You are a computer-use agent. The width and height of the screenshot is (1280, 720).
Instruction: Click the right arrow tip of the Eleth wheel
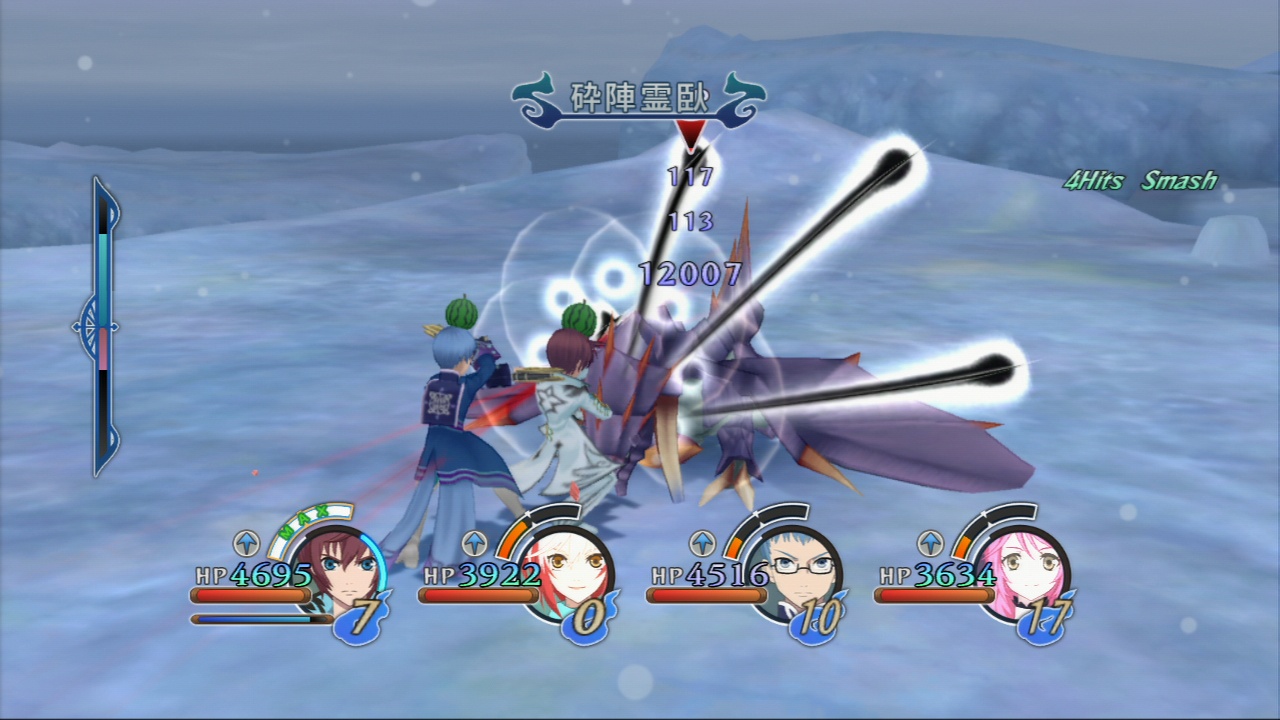(x=117, y=327)
